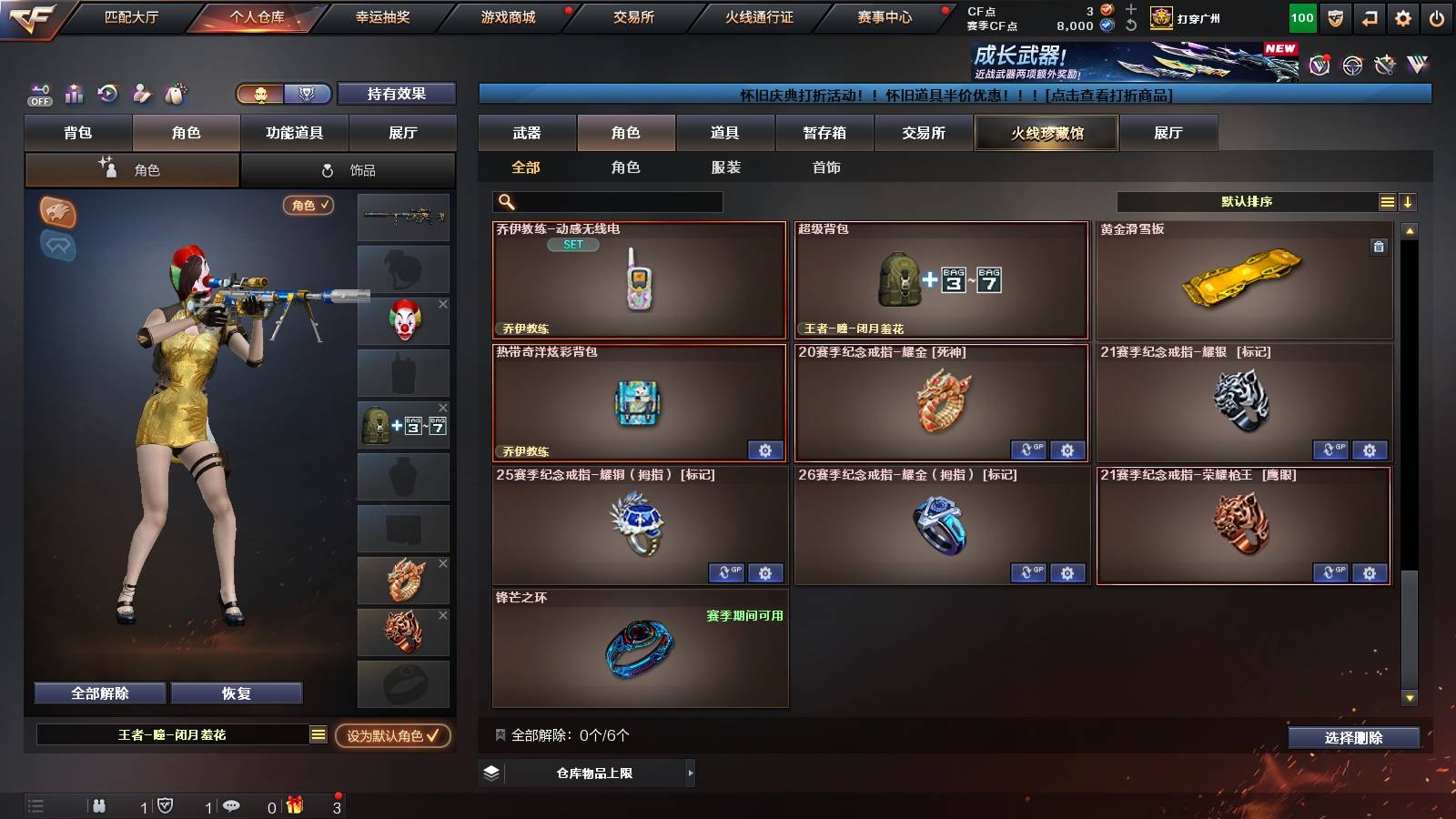This screenshot has height=819, width=1456.
Task: Click the 全部解除 button under the character
Action: click(97, 693)
